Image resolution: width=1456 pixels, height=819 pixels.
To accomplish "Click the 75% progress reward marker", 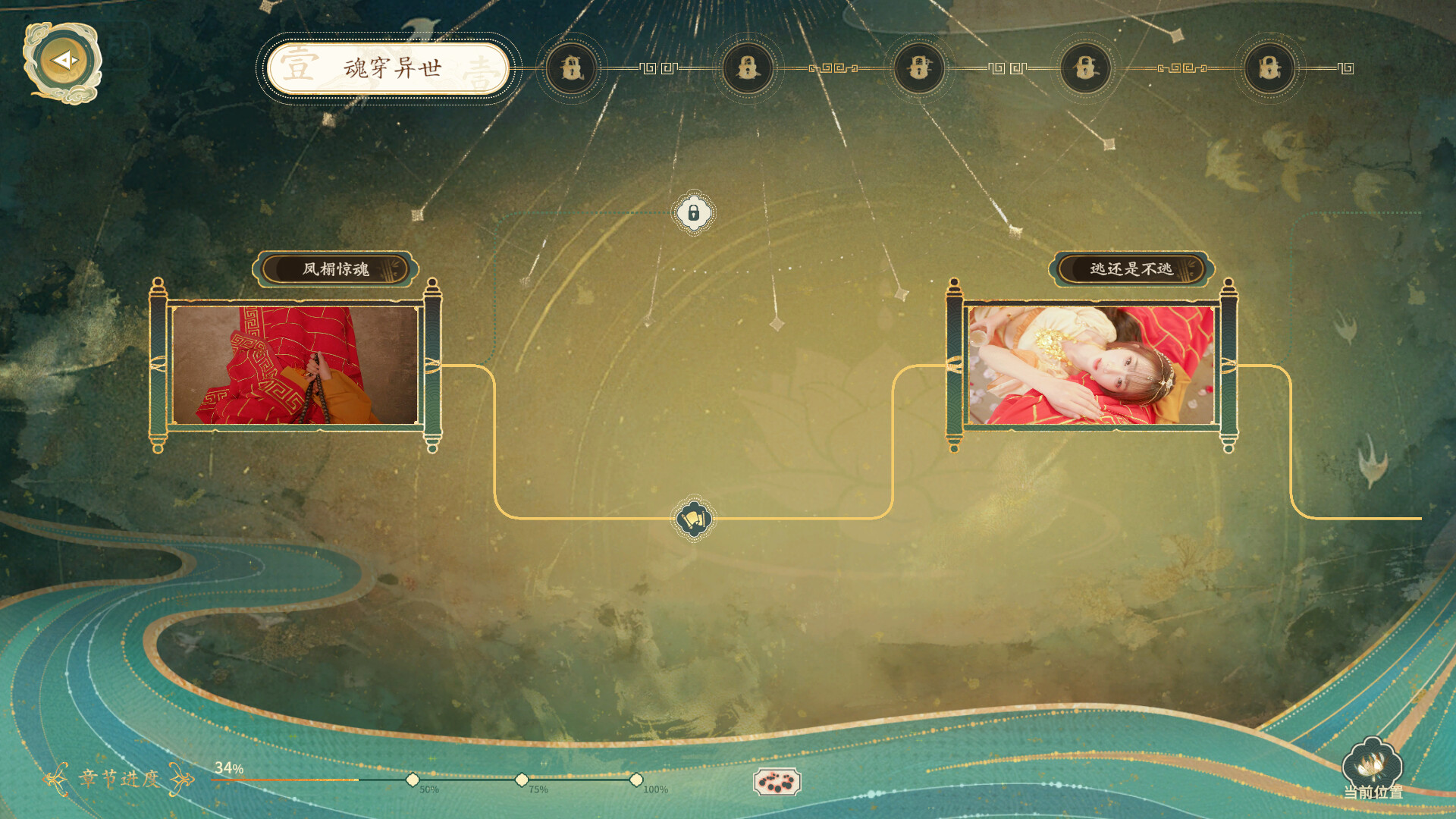I will coord(522,780).
